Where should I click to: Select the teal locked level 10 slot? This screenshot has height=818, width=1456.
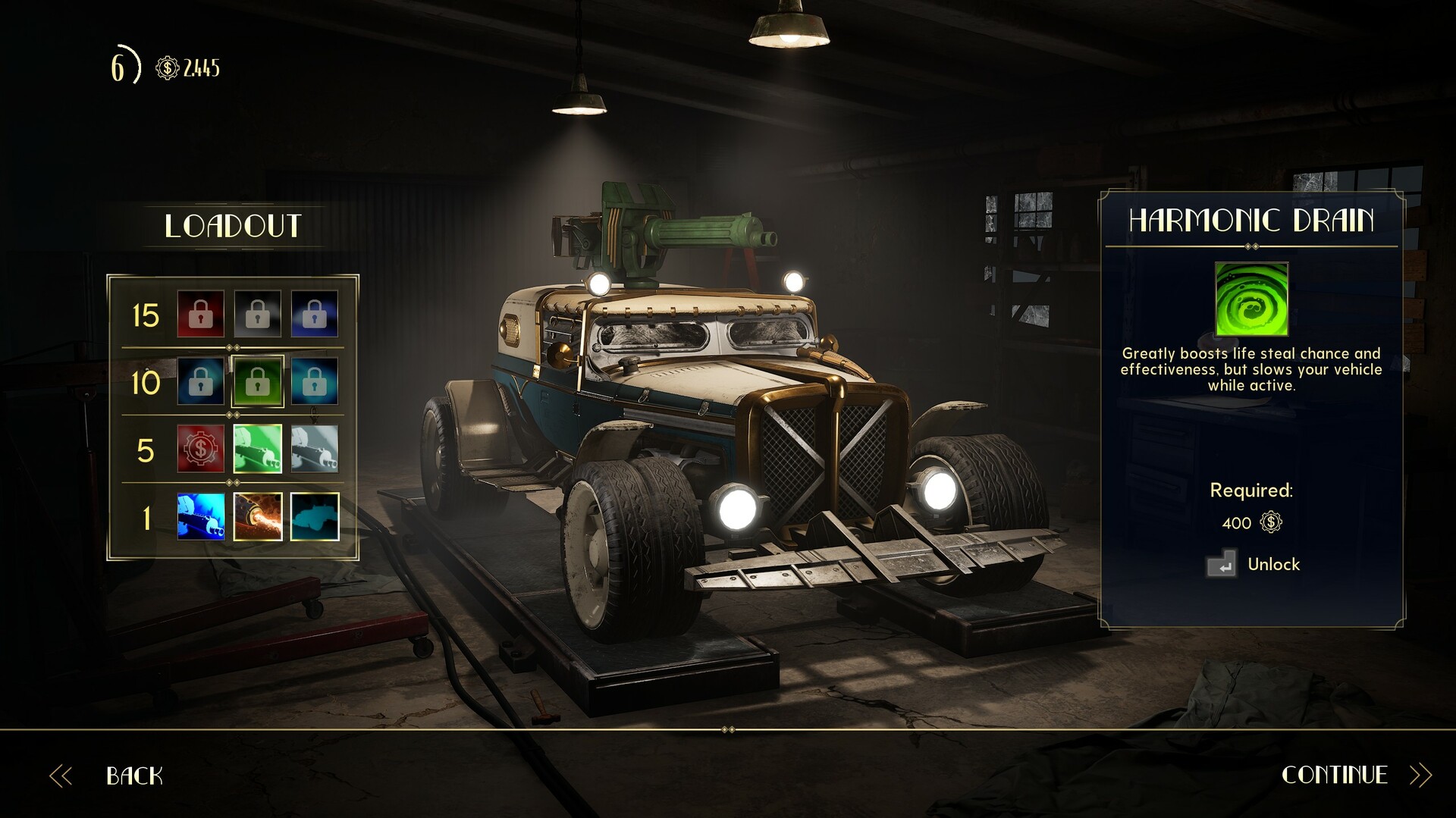coord(315,381)
